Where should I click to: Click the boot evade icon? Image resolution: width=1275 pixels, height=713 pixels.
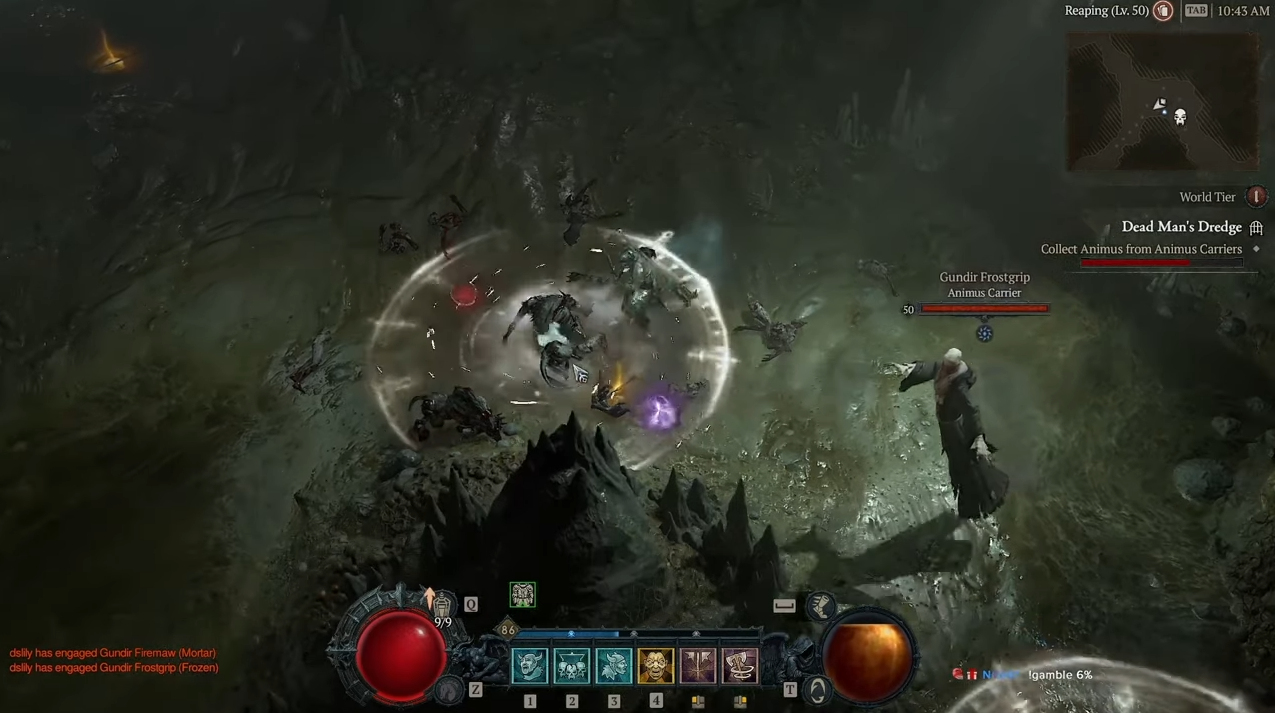click(x=822, y=604)
